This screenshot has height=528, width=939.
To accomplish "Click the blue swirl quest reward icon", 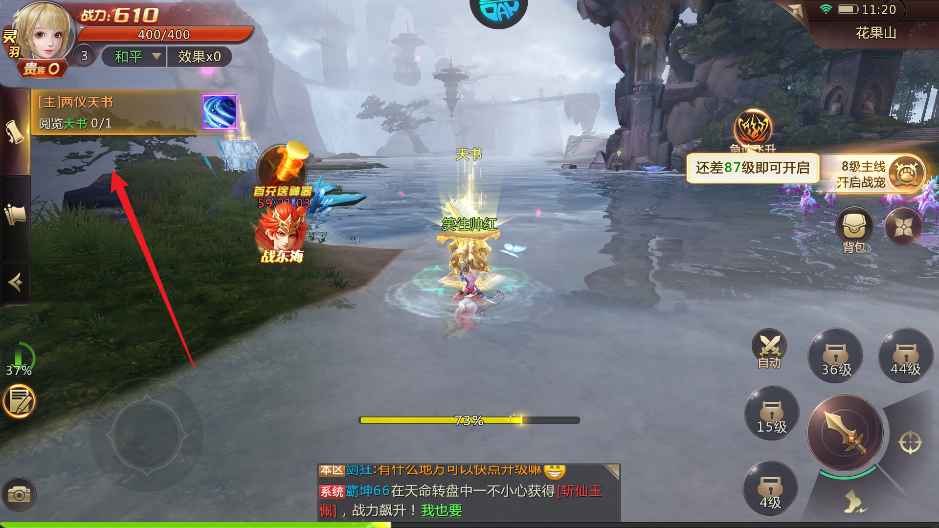I will pos(219,112).
